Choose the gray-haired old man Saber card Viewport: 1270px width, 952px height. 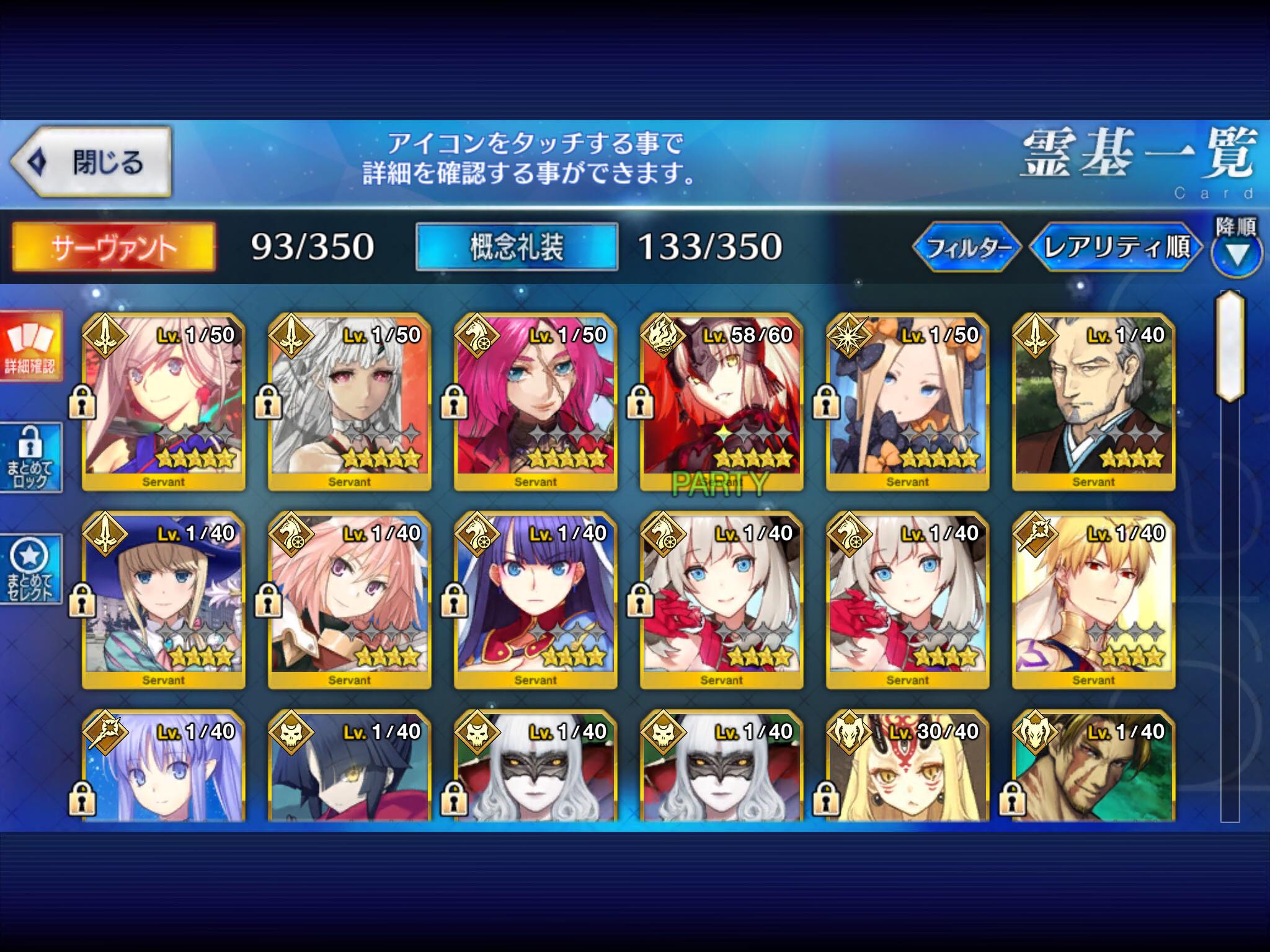[x=1093, y=402]
